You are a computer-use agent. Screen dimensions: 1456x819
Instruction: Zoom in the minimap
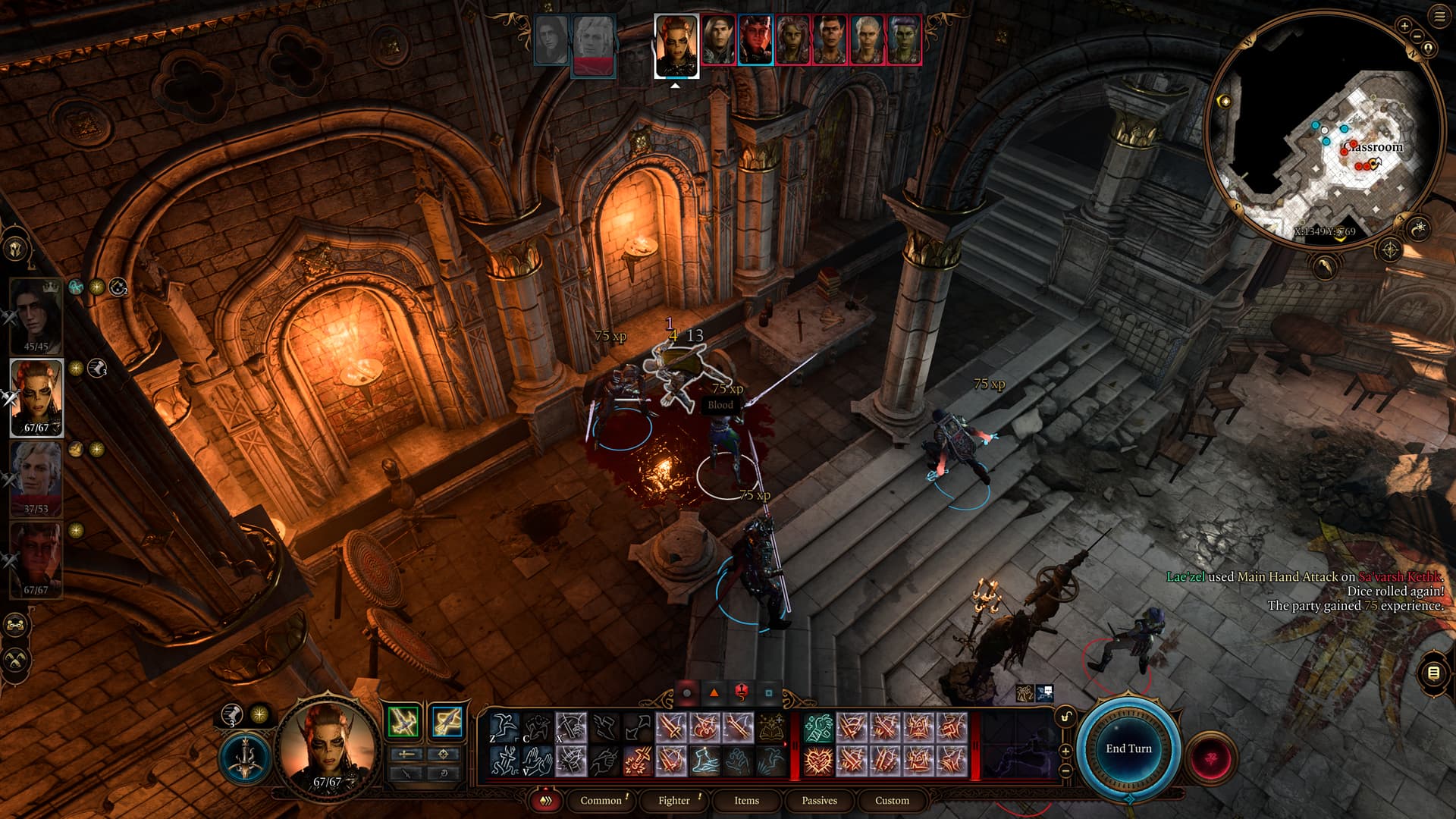[x=1404, y=27]
